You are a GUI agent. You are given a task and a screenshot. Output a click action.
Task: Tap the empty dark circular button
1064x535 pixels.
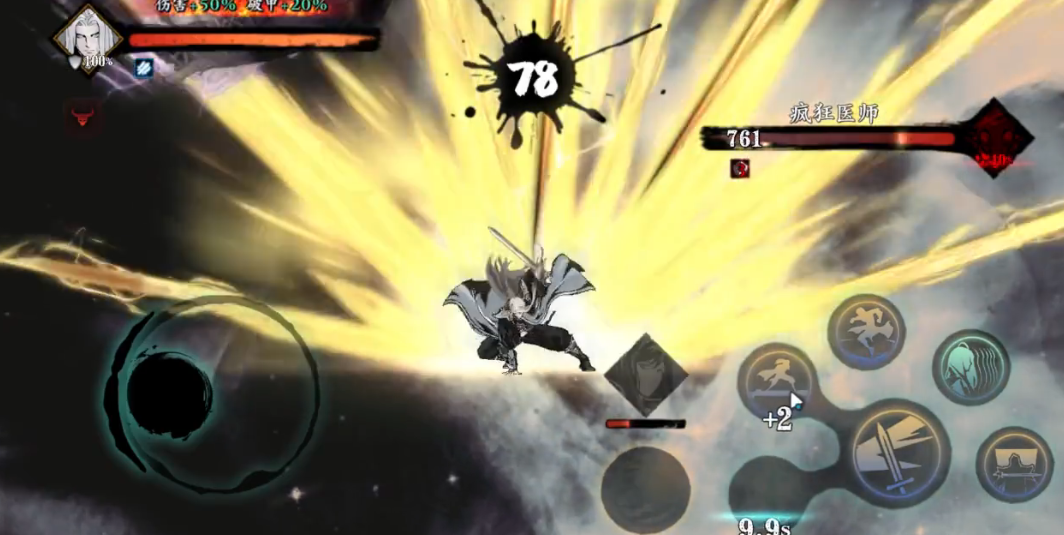tap(645, 487)
